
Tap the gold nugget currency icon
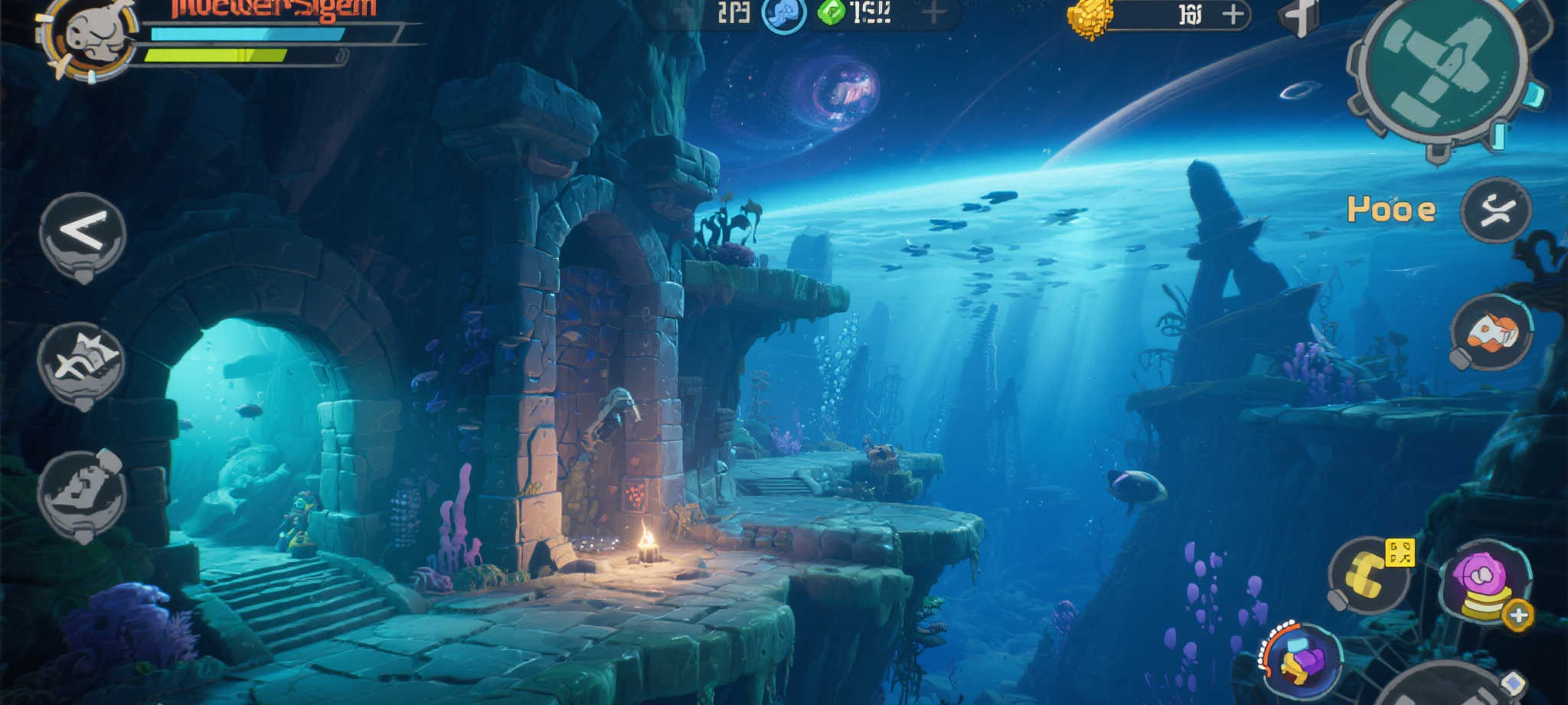[x=1090, y=18]
